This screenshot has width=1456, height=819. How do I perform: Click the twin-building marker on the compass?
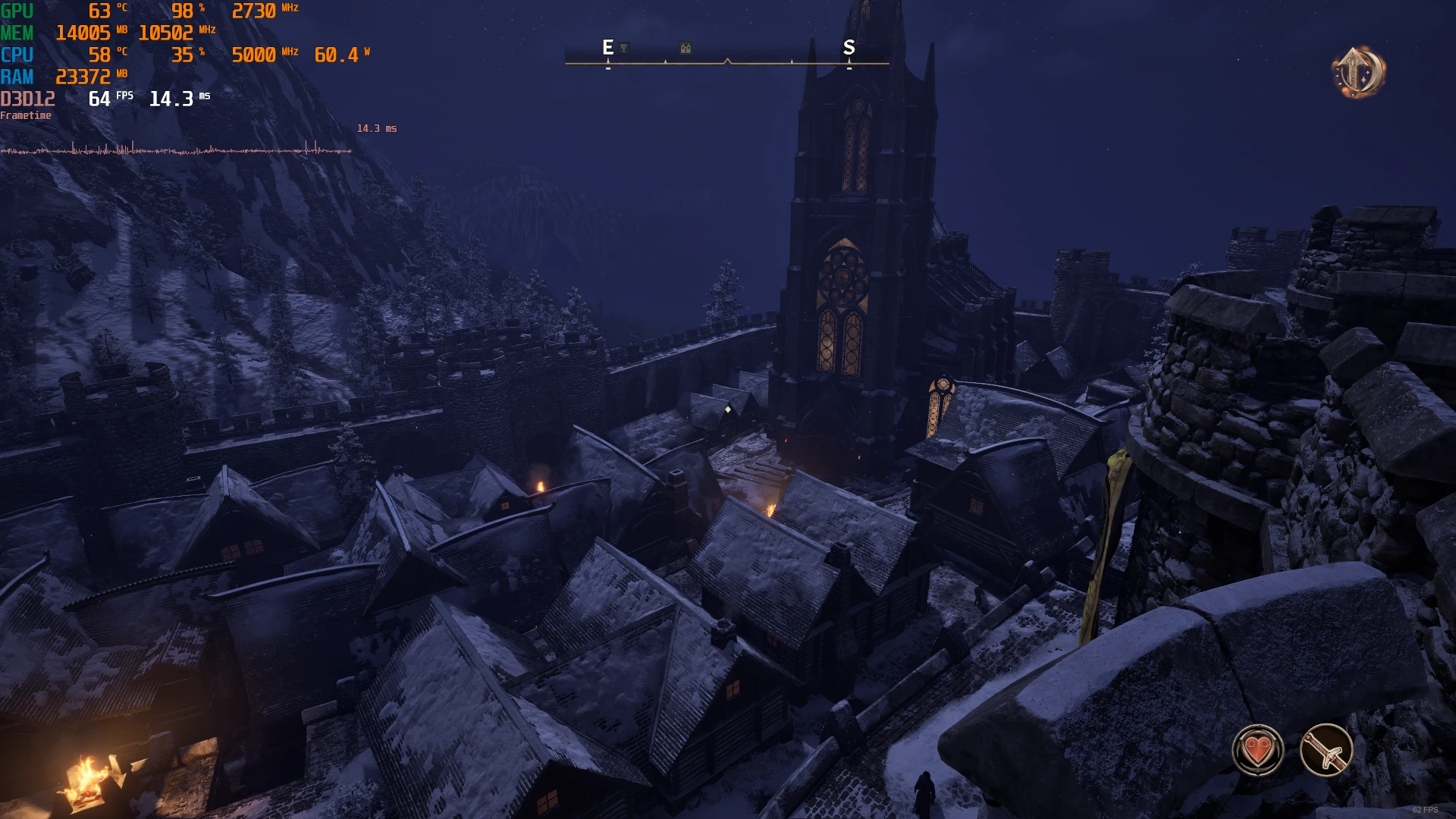[686, 49]
